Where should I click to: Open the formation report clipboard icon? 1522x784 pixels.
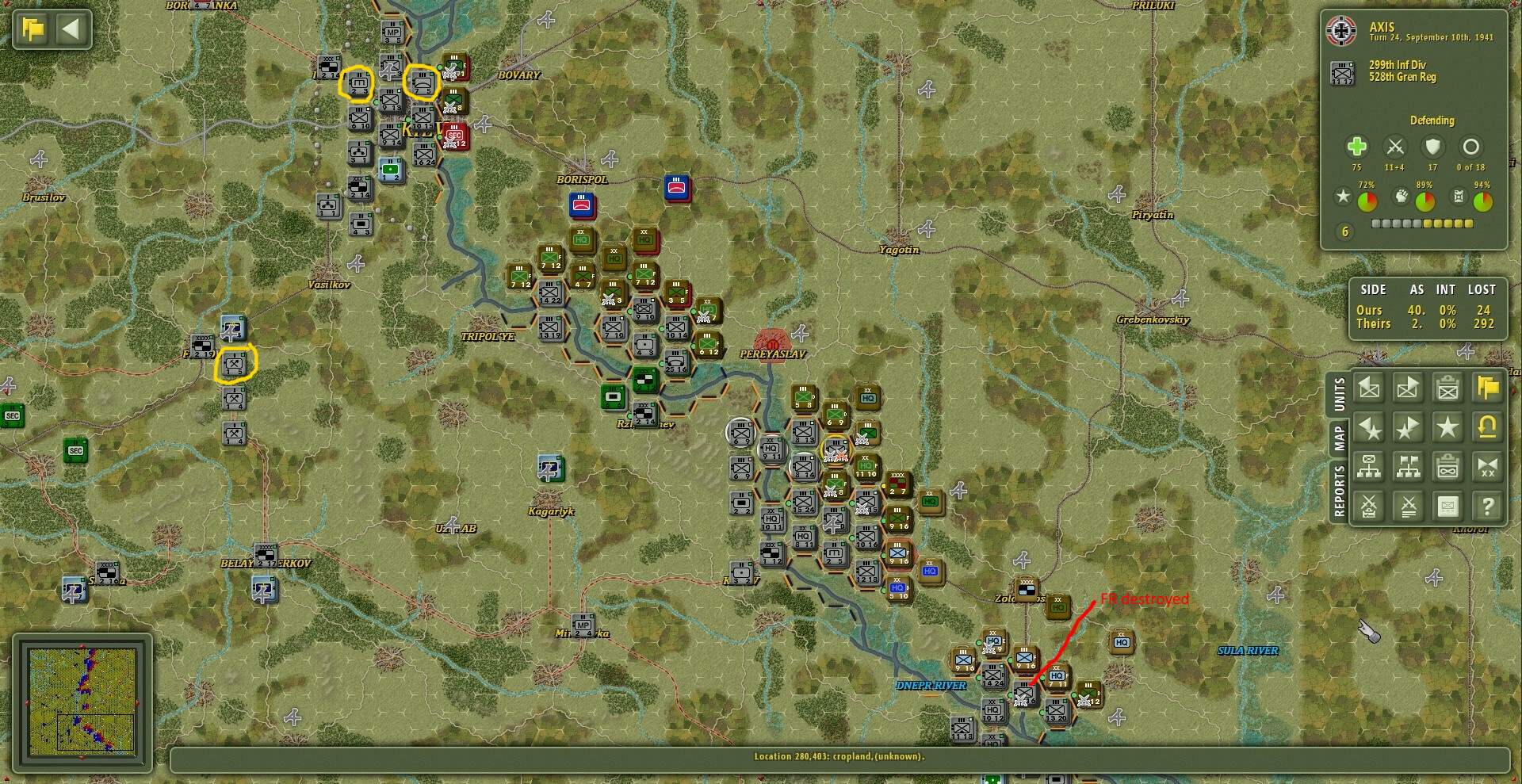(x=1448, y=467)
